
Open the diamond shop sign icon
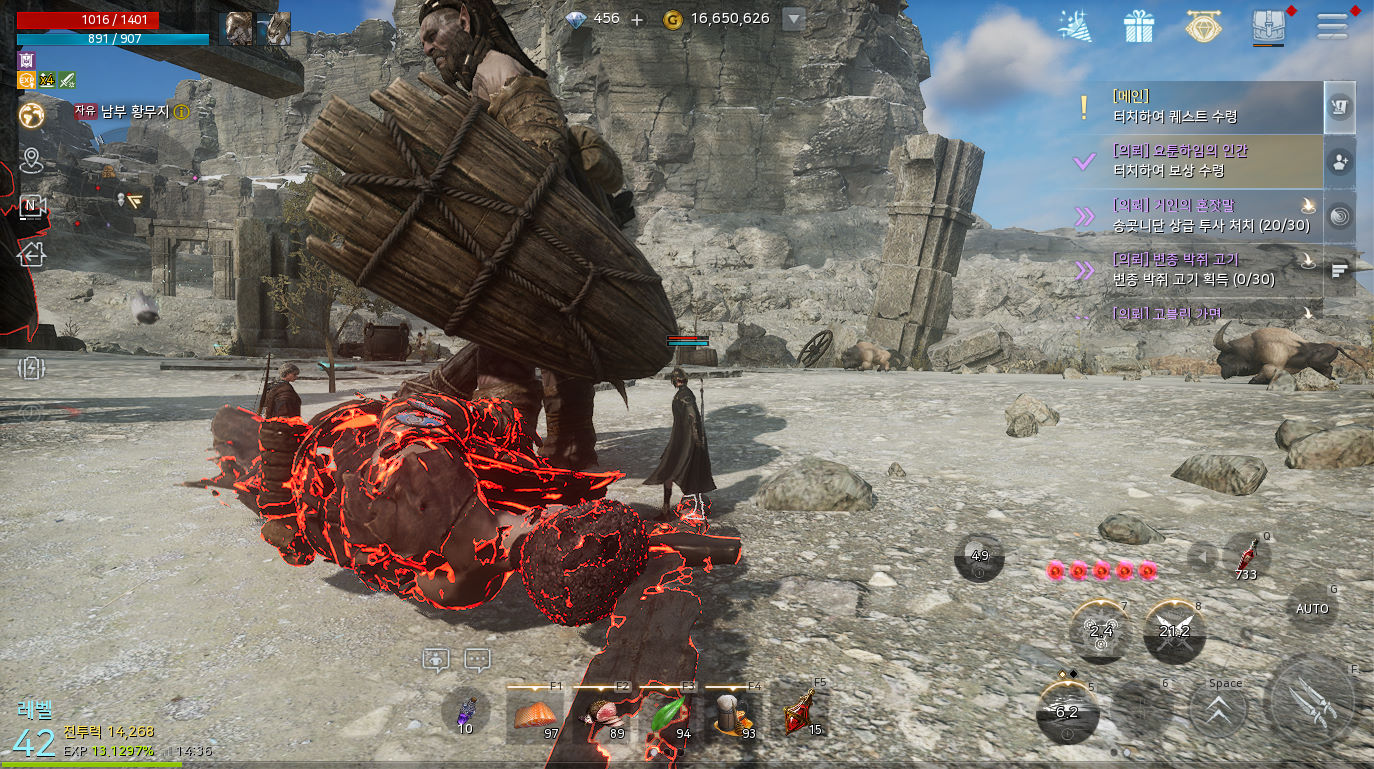point(1203,26)
